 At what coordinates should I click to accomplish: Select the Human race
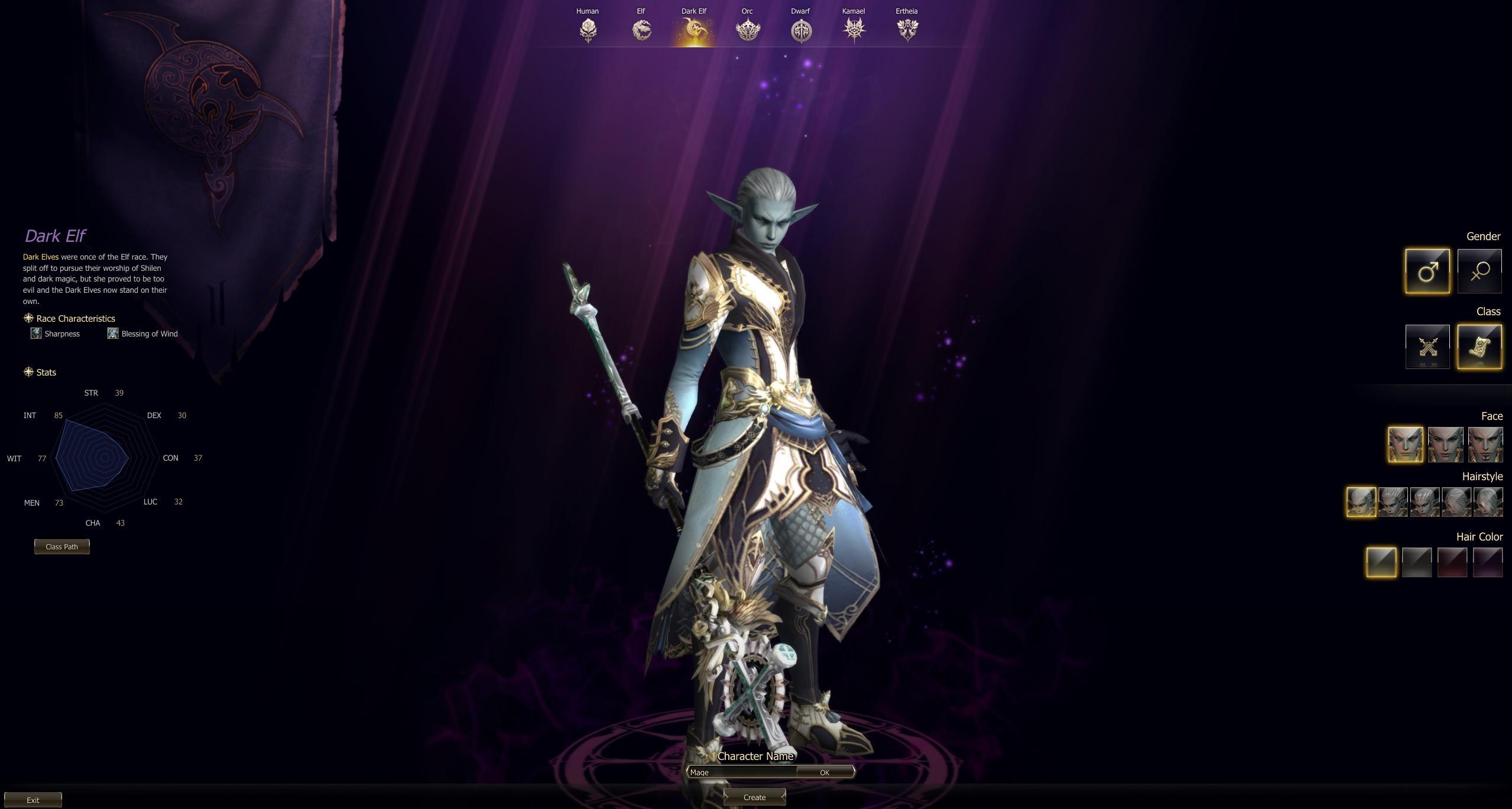pos(588,30)
